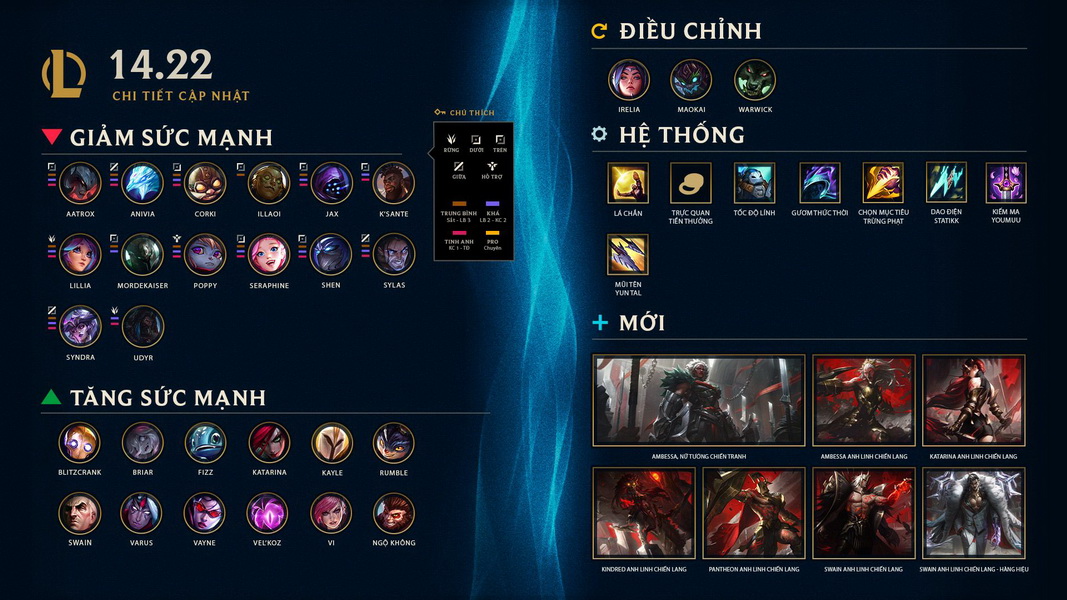Viewport: 1067px width, 600px height.
Task: Open the Ambessa Nữ Tướng Chiến Tranh splash
Action: 699,400
